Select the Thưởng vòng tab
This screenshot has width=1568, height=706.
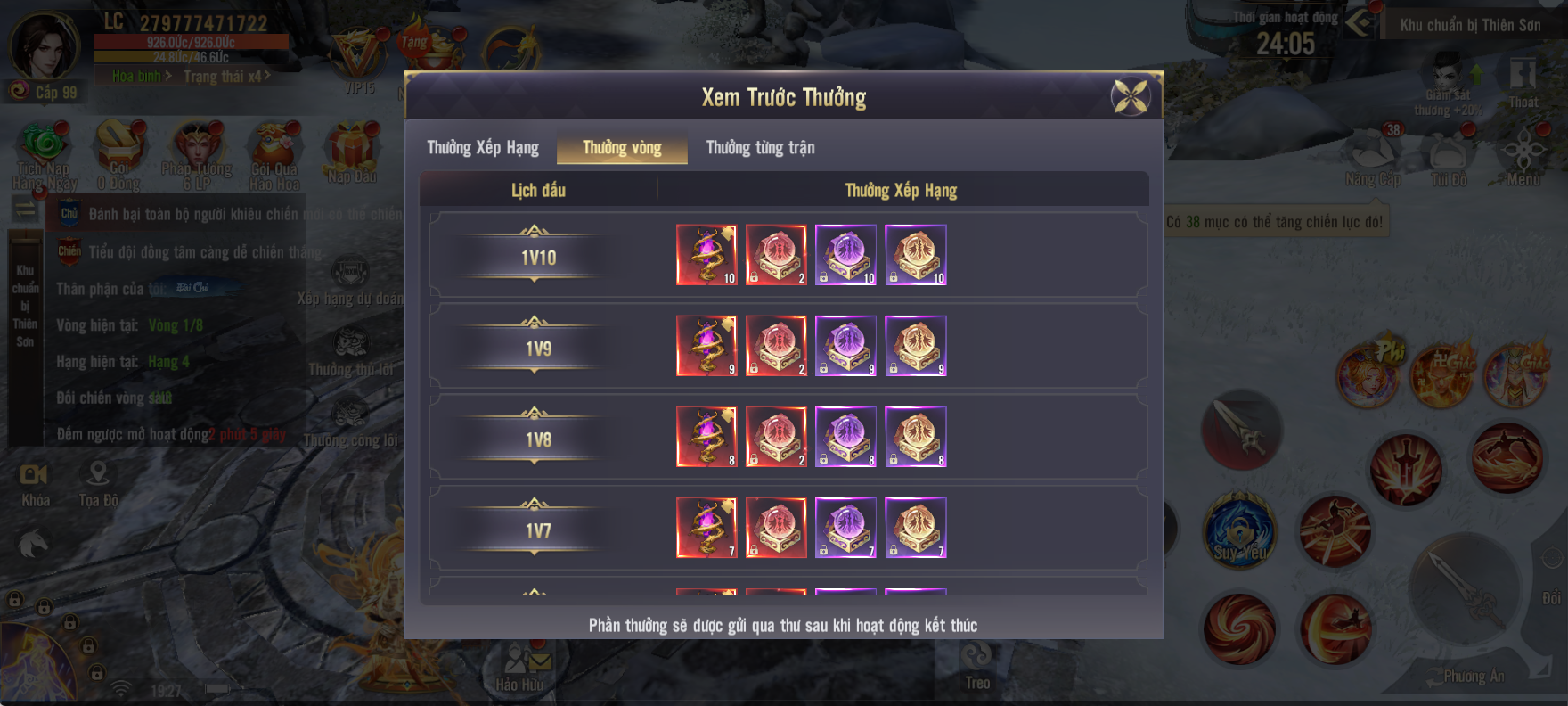pyautogui.click(x=622, y=147)
